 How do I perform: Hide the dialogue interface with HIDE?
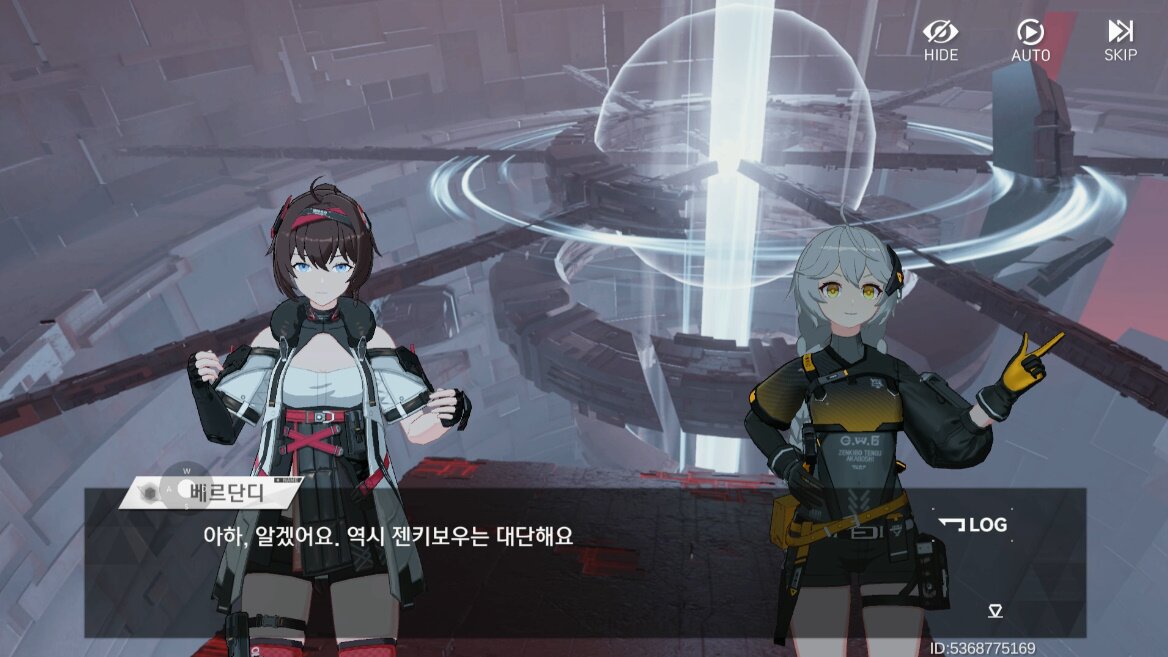coord(940,40)
